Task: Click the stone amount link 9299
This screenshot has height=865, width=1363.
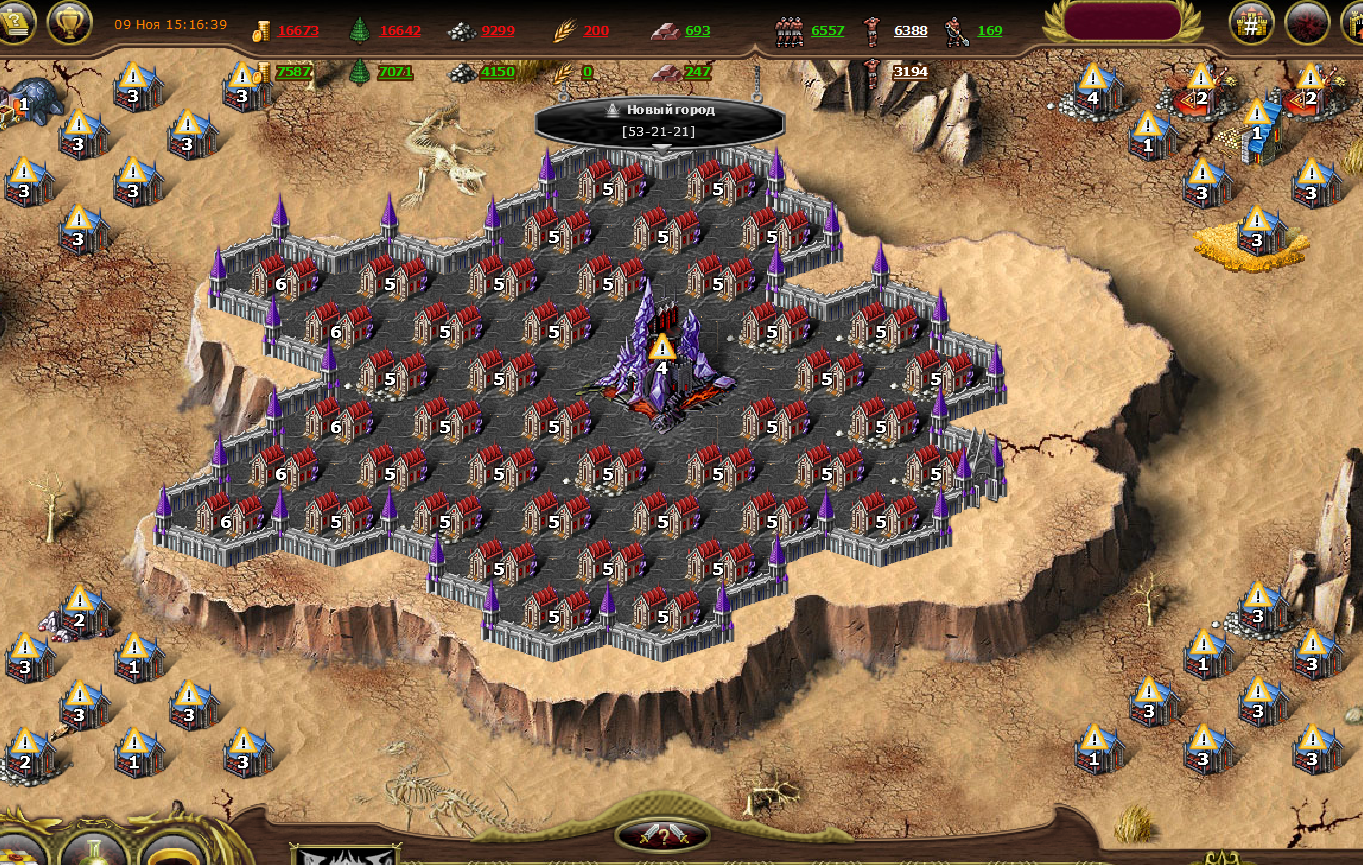Action: tap(498, 31)
